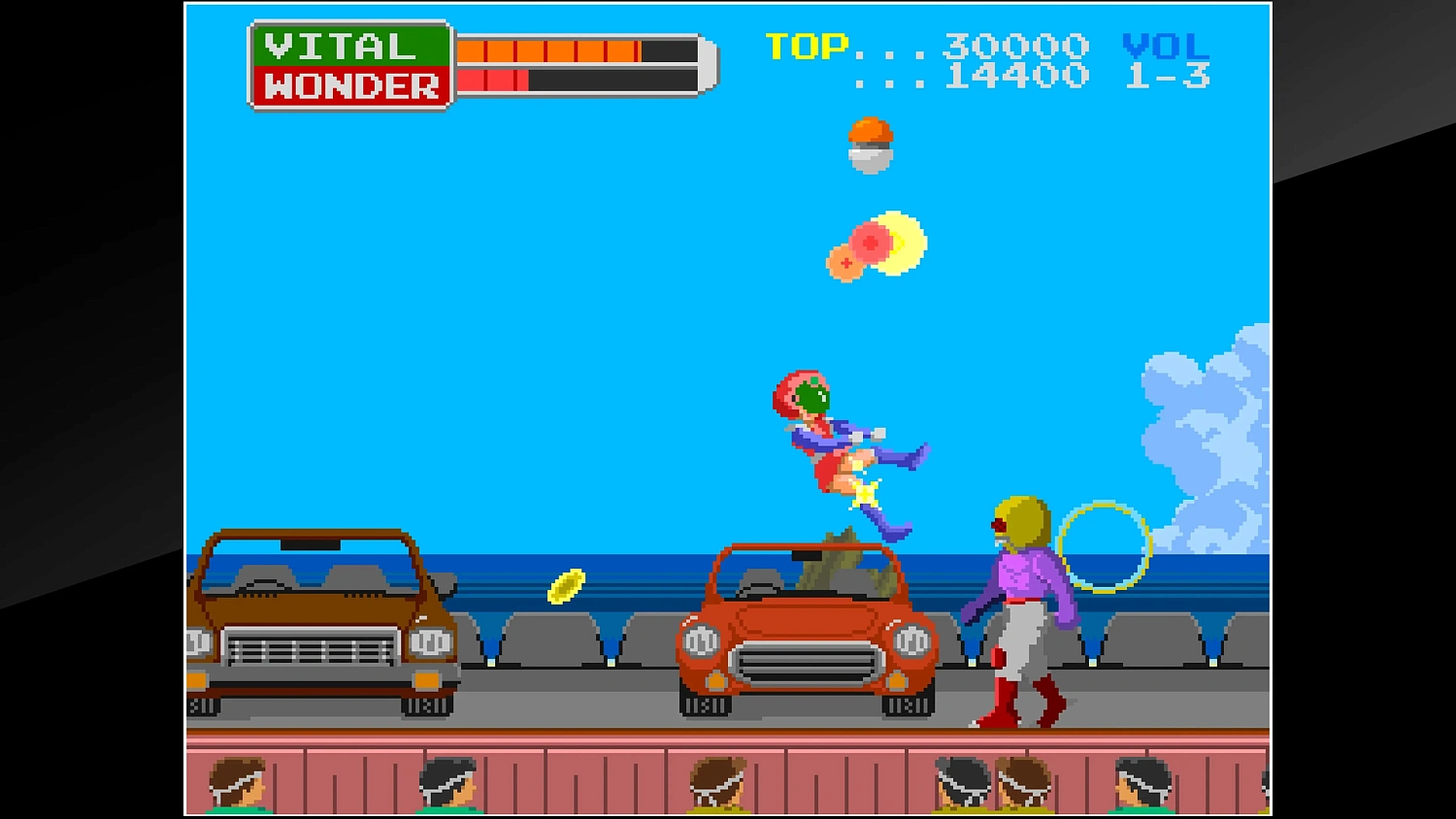Viewport: 1456px width, 819px height.
Task: Click the VOL indicator label
Action: coord(1165,45)
